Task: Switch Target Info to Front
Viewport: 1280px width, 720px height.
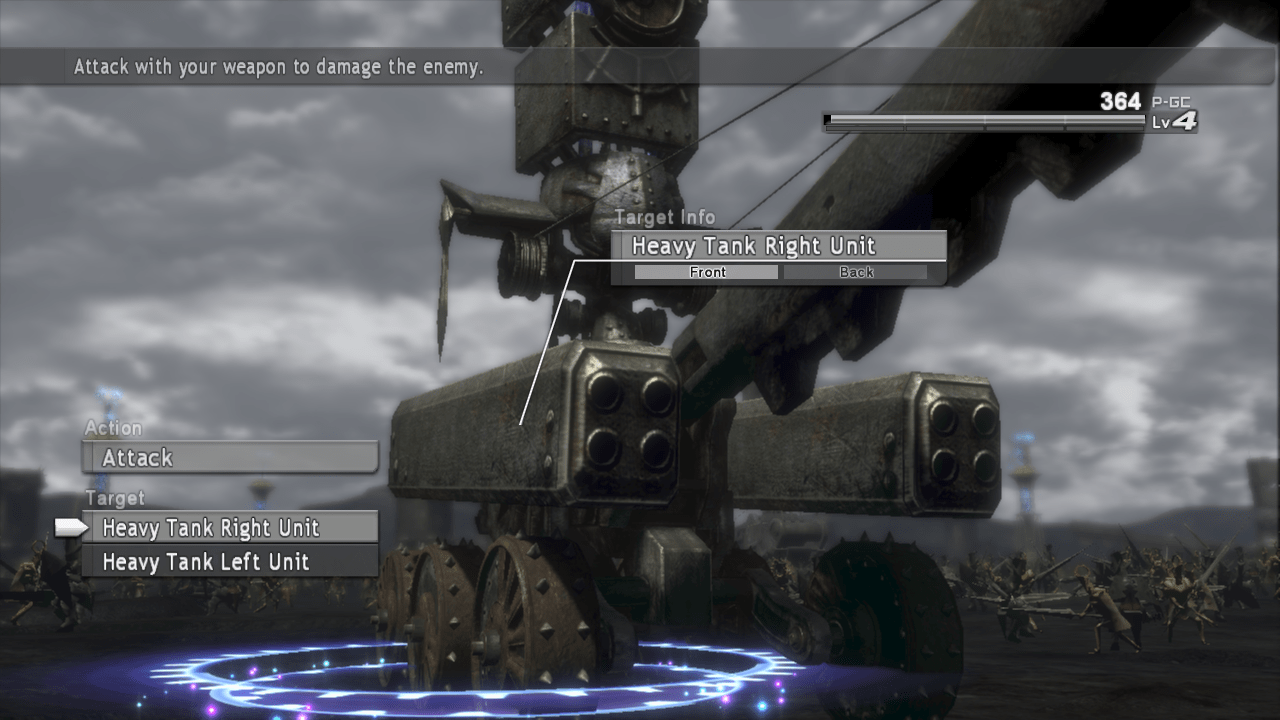Action: (708, 272)
